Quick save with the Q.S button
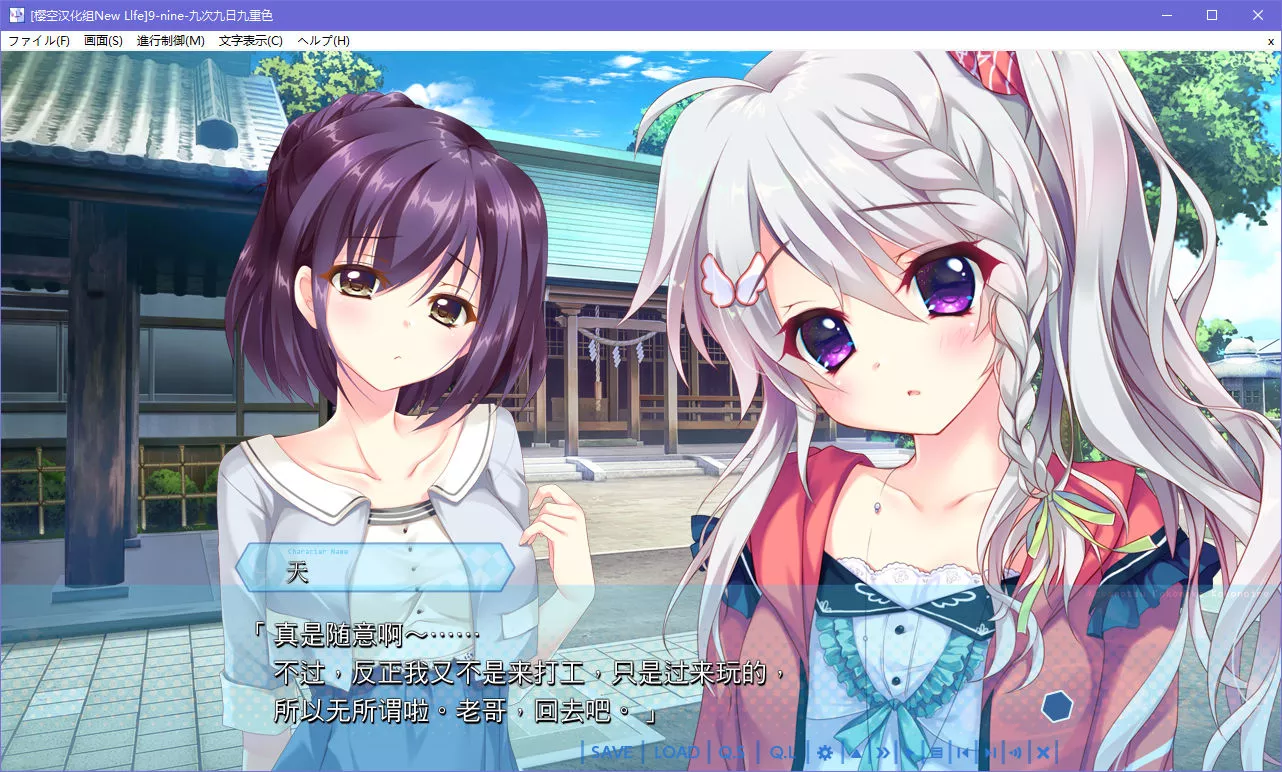 point(732,752)
